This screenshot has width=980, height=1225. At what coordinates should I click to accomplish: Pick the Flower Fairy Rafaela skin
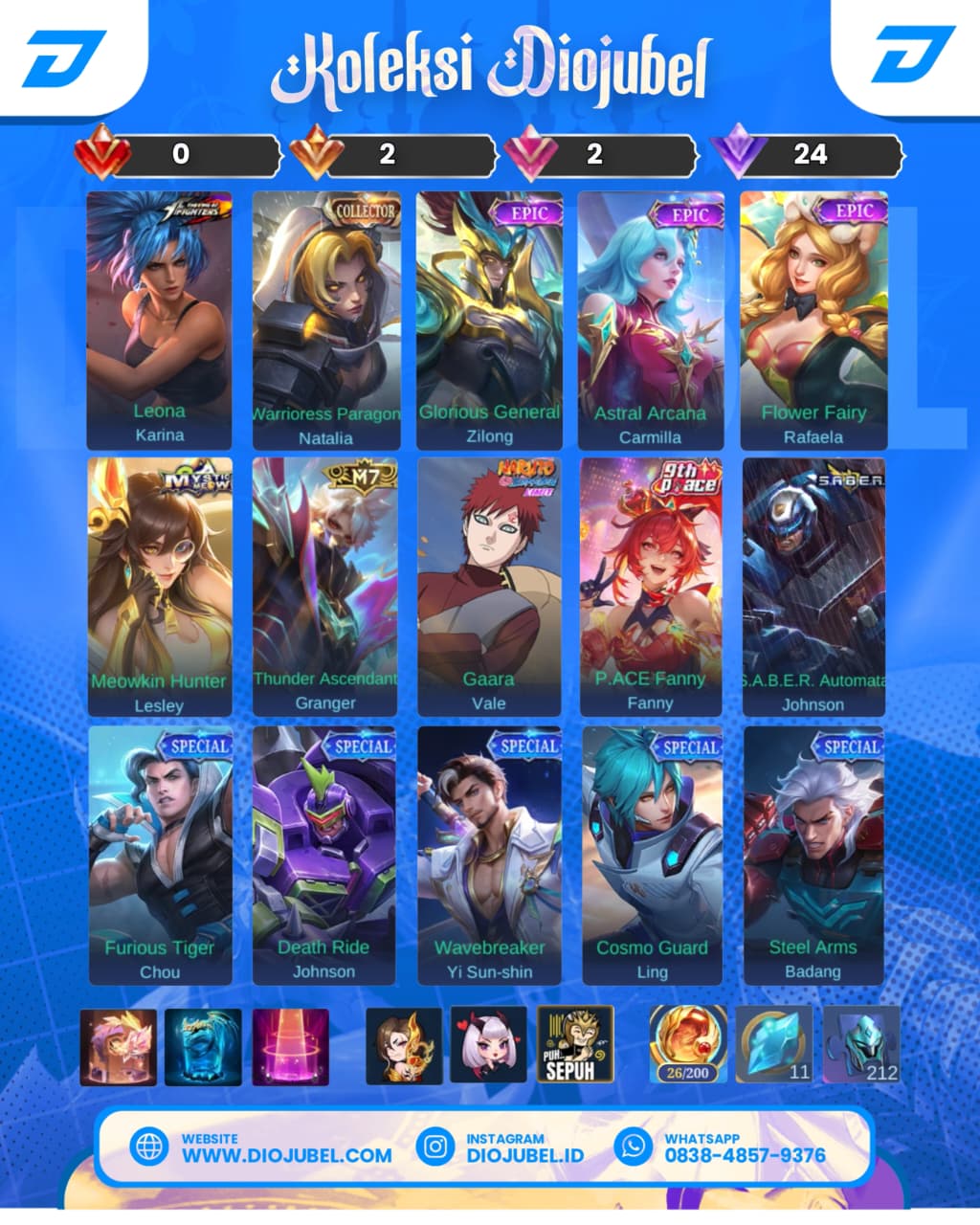813,321
